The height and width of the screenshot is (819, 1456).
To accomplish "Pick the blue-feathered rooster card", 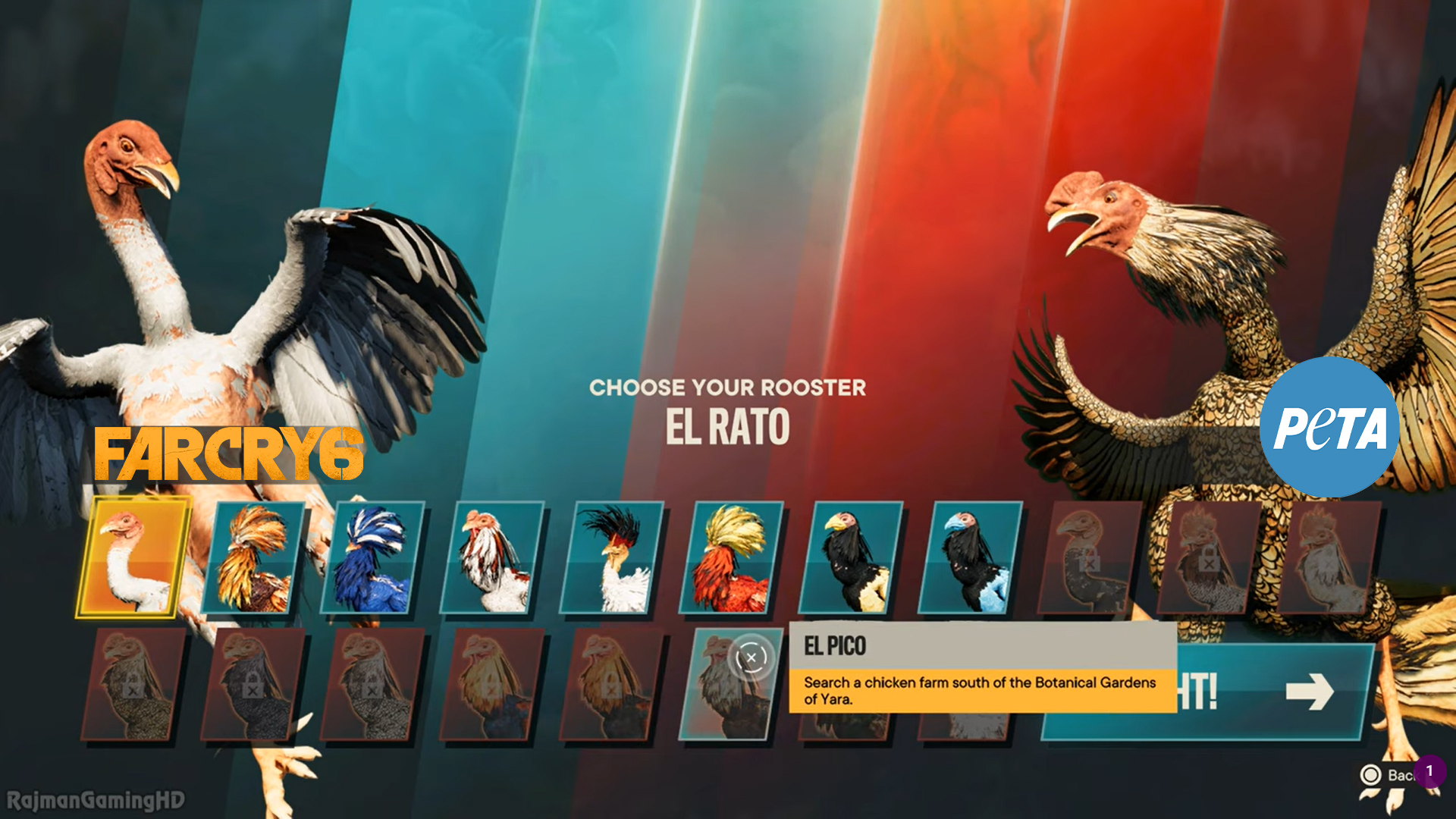I will (x=372, y=557).
